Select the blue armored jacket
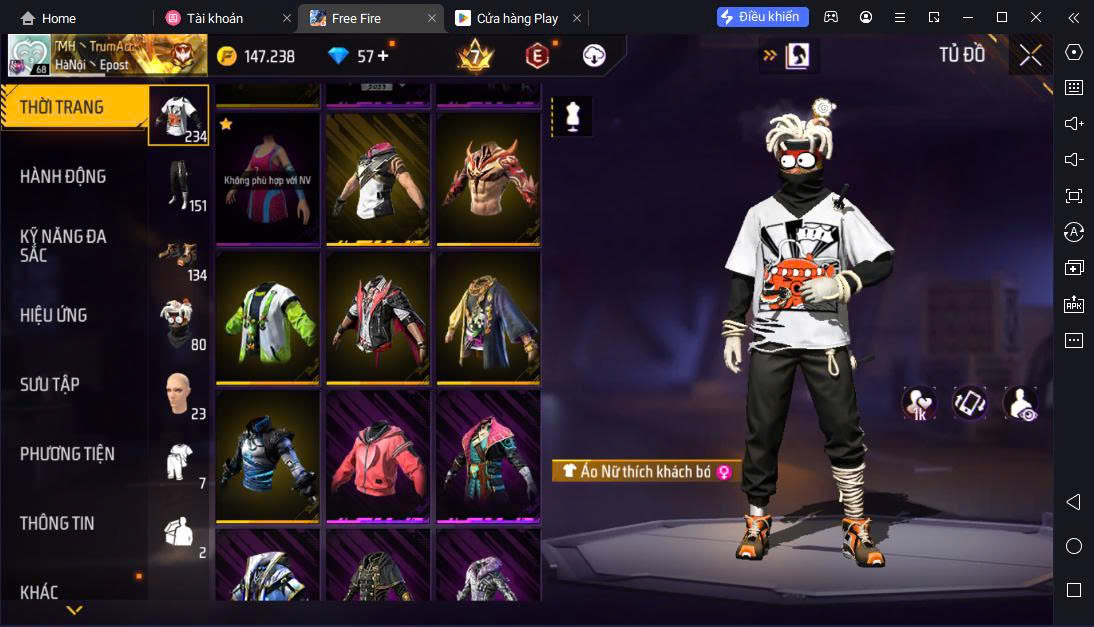The image size is (1094, 627). click(x=267, y=457)
